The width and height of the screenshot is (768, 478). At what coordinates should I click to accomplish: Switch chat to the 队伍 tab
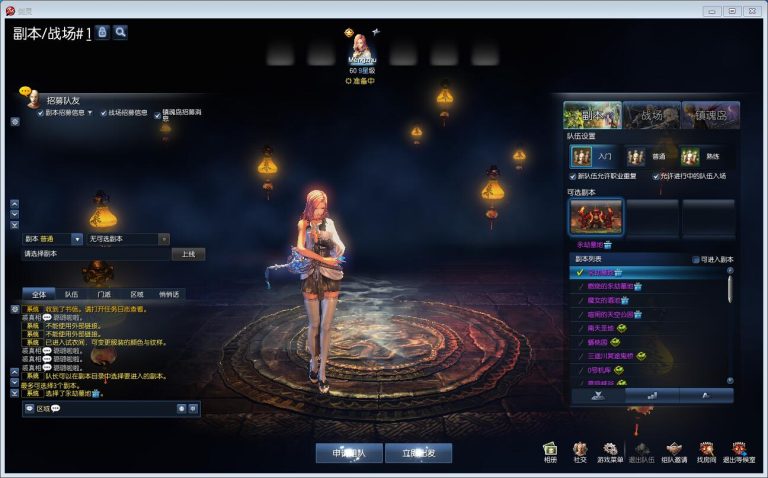[72, 294]
